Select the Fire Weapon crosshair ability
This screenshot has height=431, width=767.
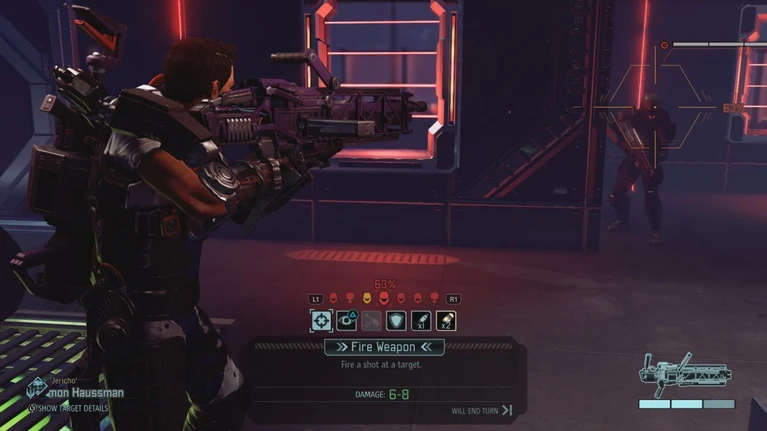[x=321, y=320]
